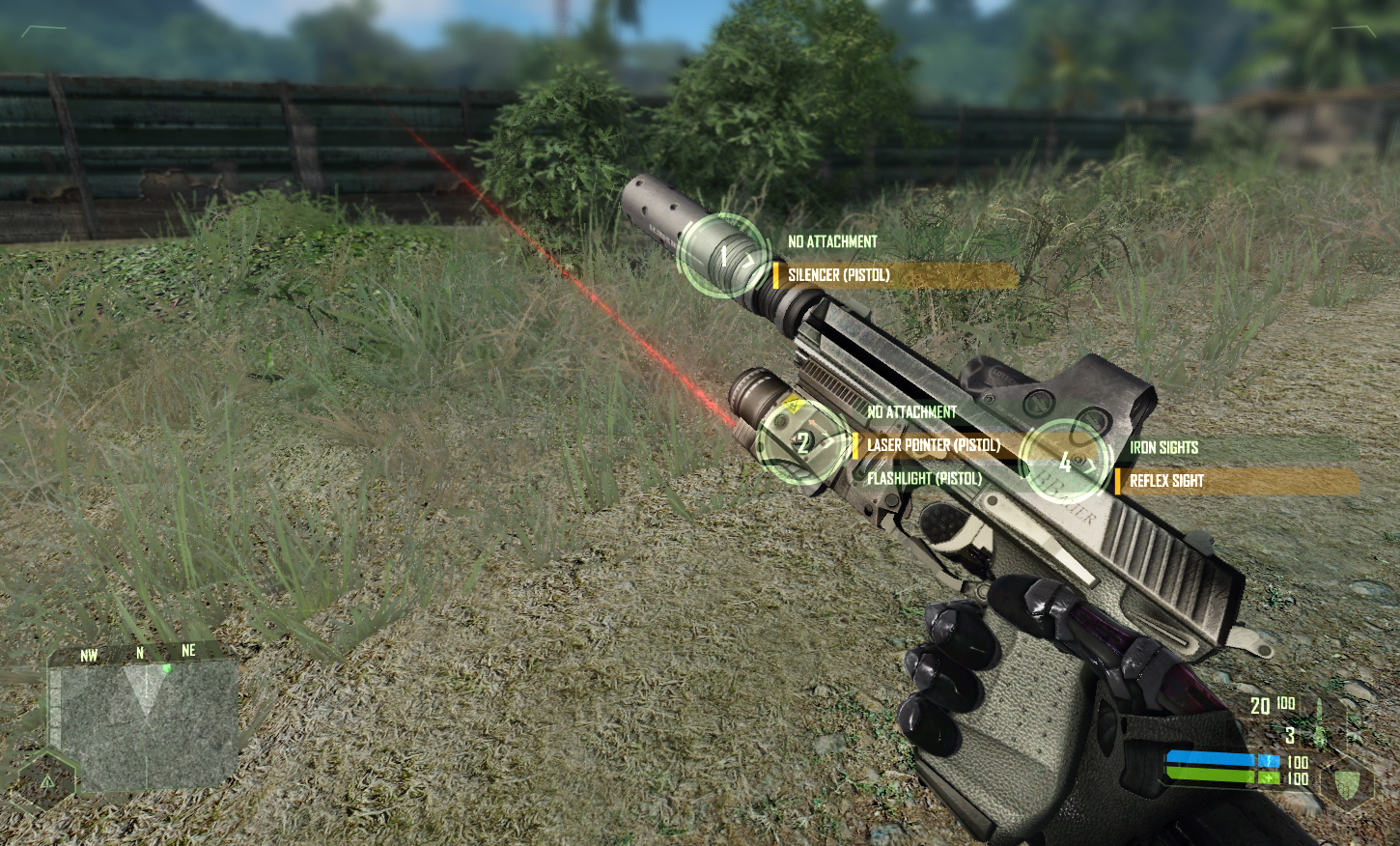This screenshot has height=846, width=1400.
Task: Click the warning triangle icon below the minimap
Action: coord(46,782)
